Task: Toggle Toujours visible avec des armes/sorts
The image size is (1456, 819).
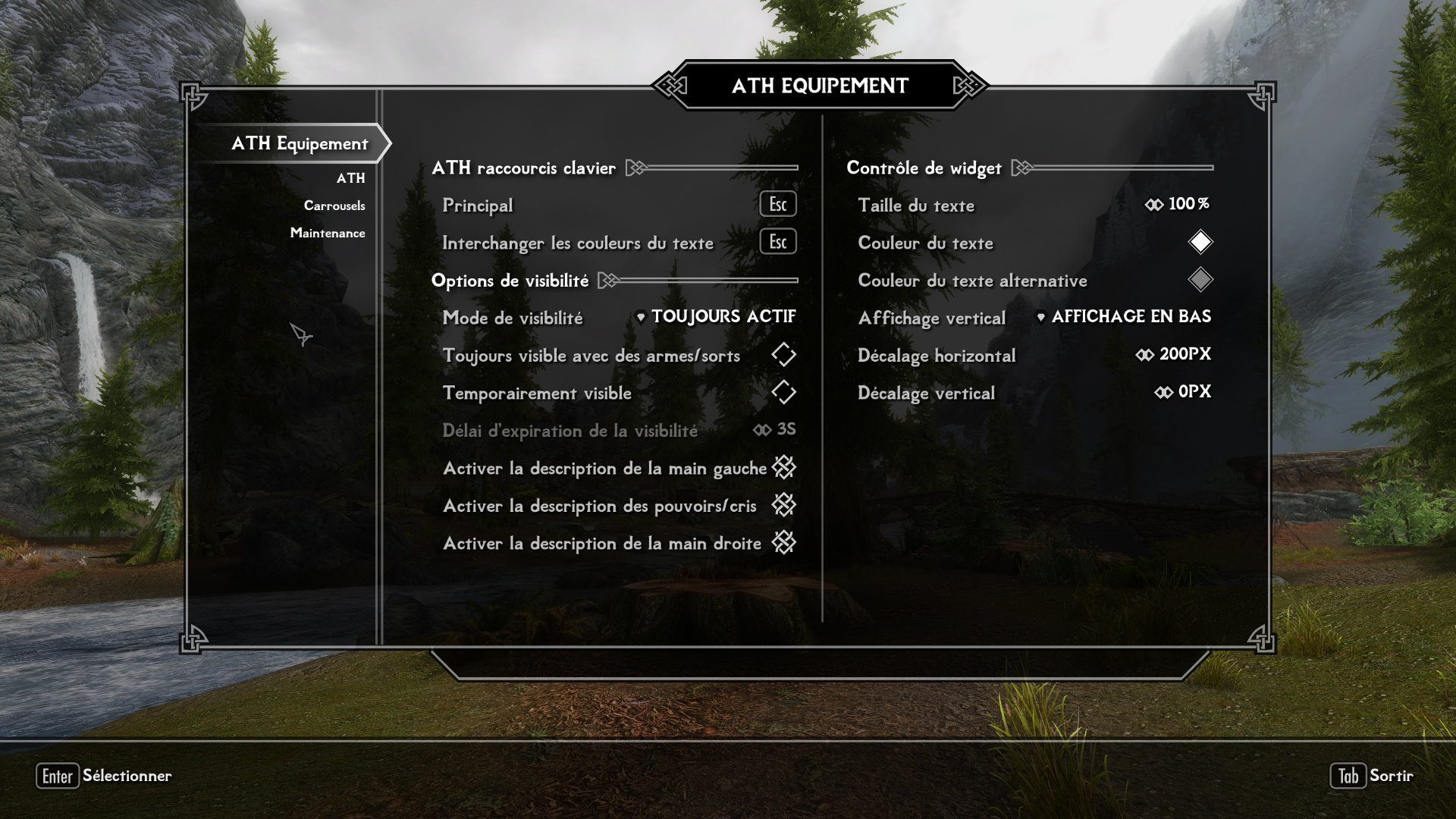Action: coord(783,355)
